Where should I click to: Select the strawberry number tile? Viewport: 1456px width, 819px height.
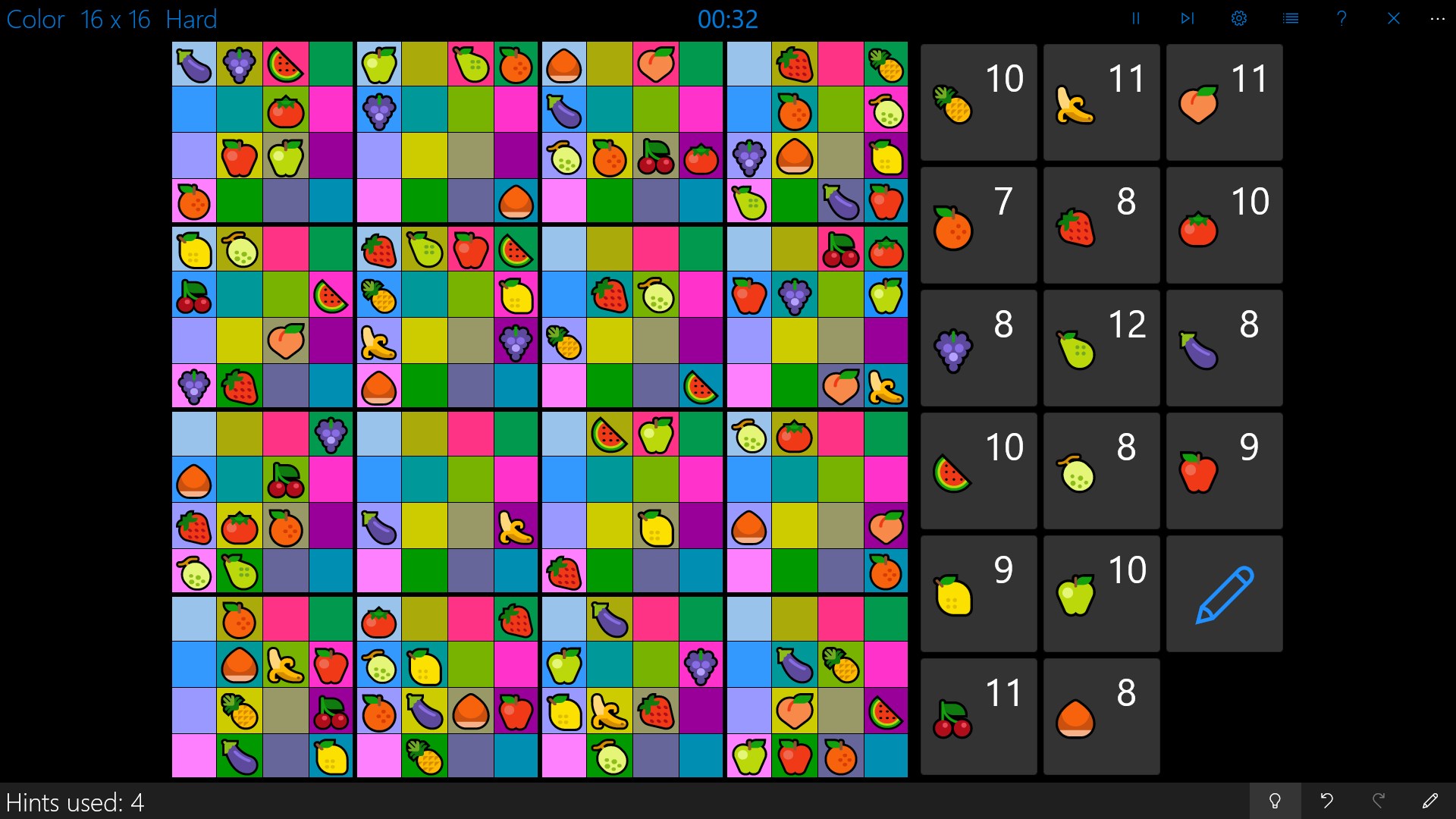point(1100,224)
